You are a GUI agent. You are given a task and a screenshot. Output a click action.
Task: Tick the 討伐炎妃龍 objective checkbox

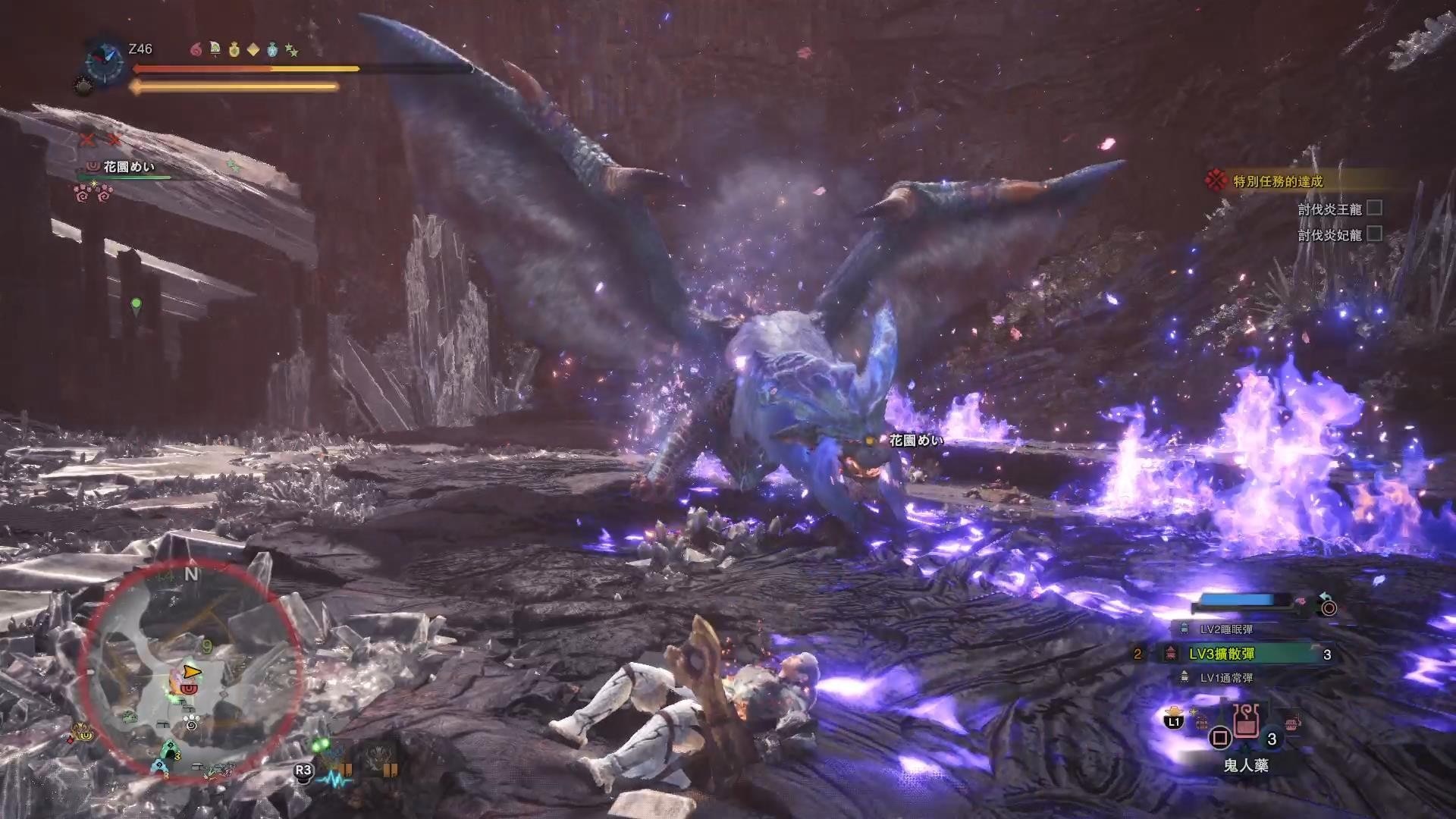coord(1374,234)
